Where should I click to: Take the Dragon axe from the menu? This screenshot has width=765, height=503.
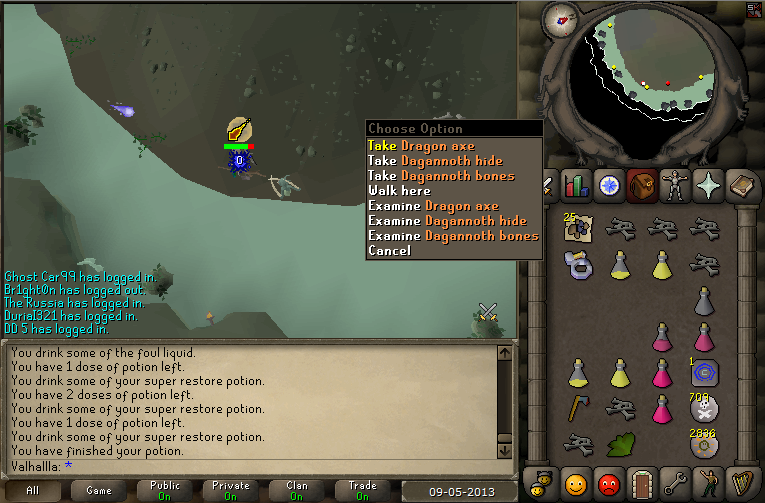pyautogui.click(x=419, y=146)
